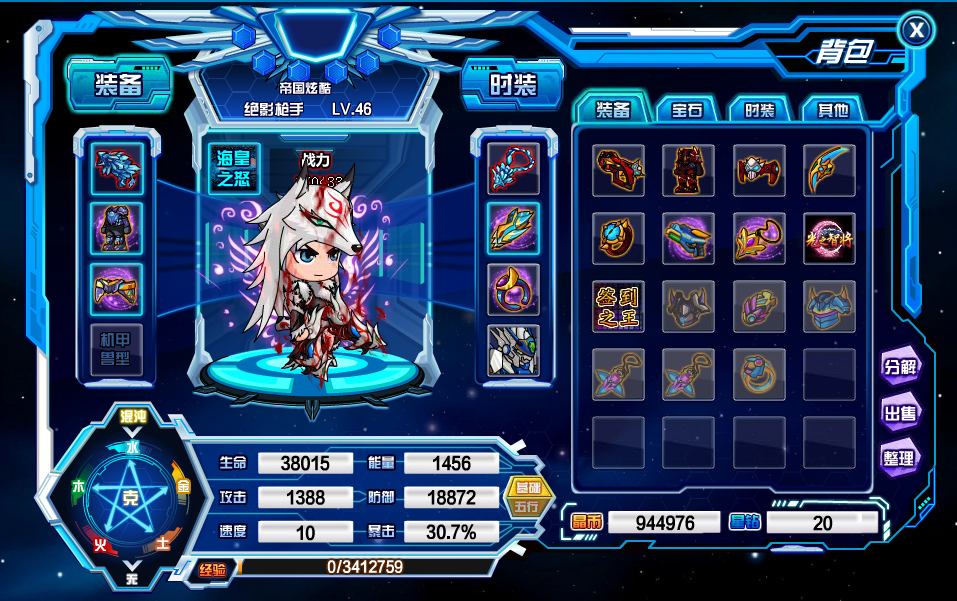Click the 海皇之怒 badge
Screen dimensions: 957x601
coord(233,167)
